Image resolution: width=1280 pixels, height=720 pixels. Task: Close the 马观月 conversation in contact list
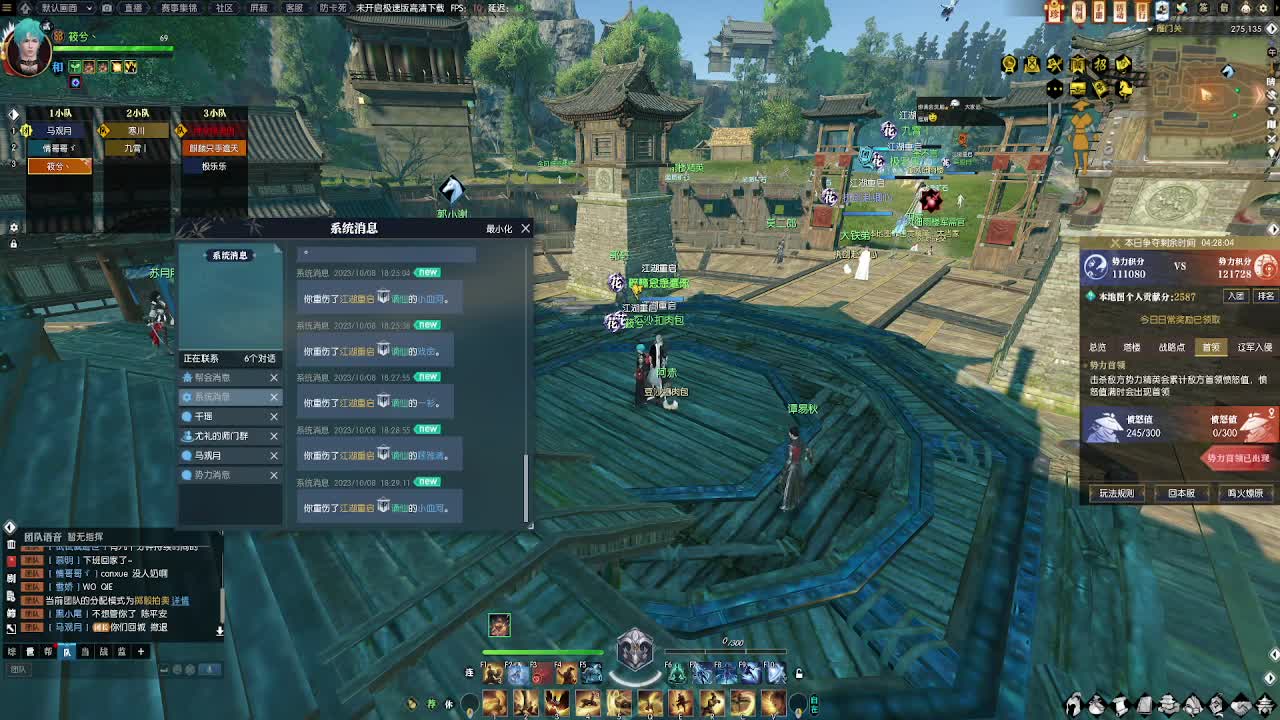coord(271,455)
